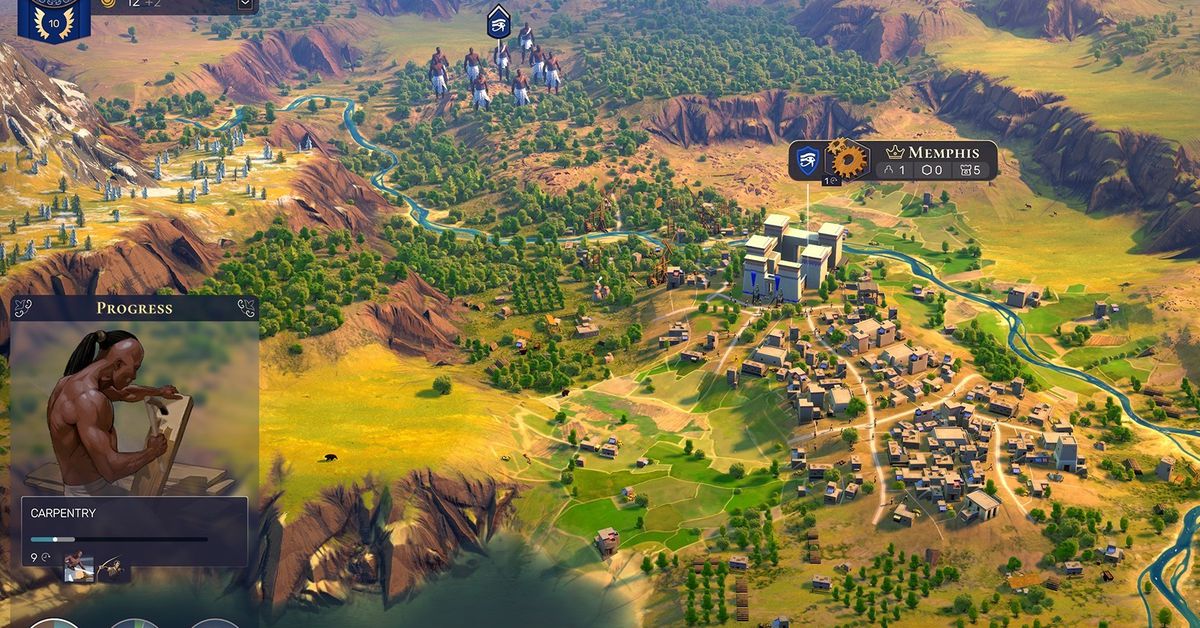Click the Eye of Horus shield on Memphis banner
The height and width of the screenshot is (628, 1200).
[808, 159]
